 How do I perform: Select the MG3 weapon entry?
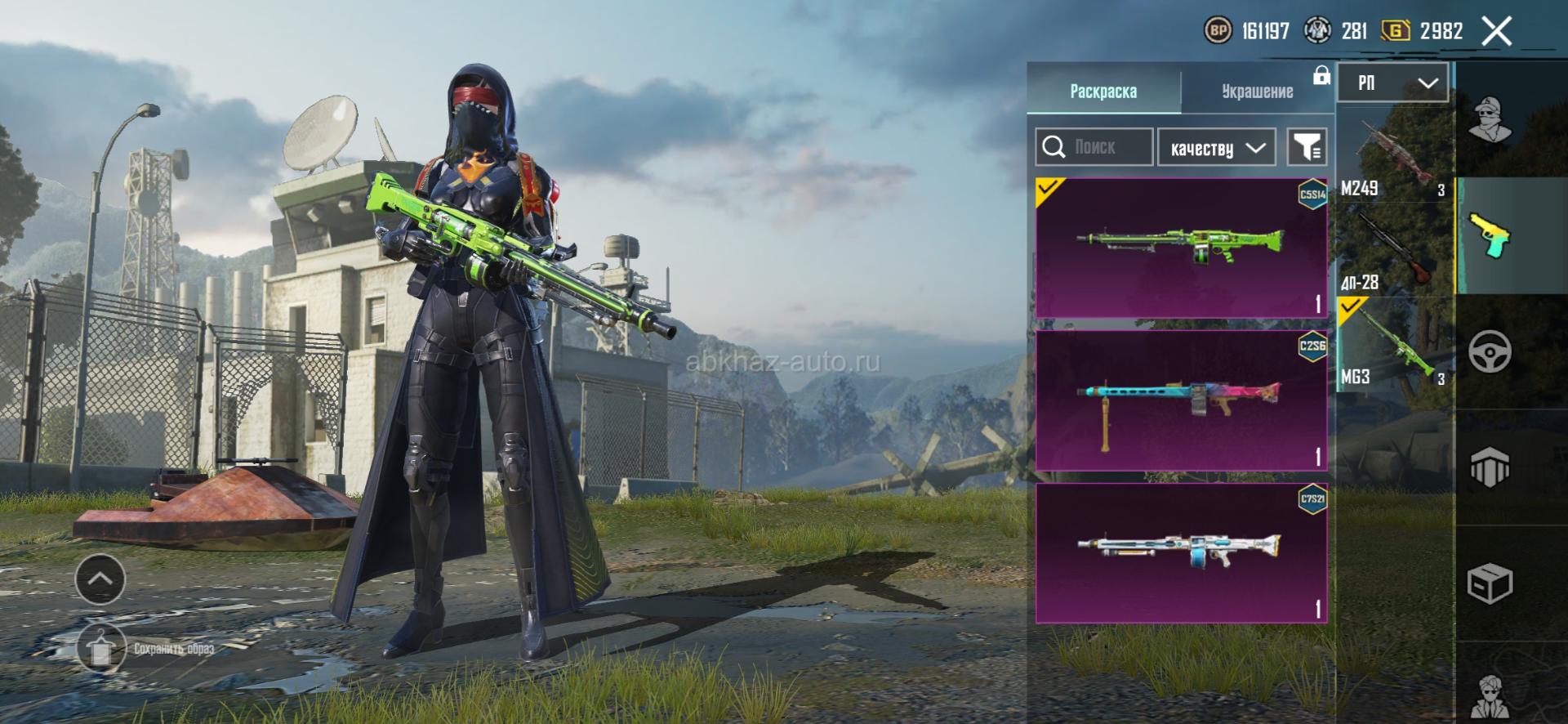coord(1395,344)
